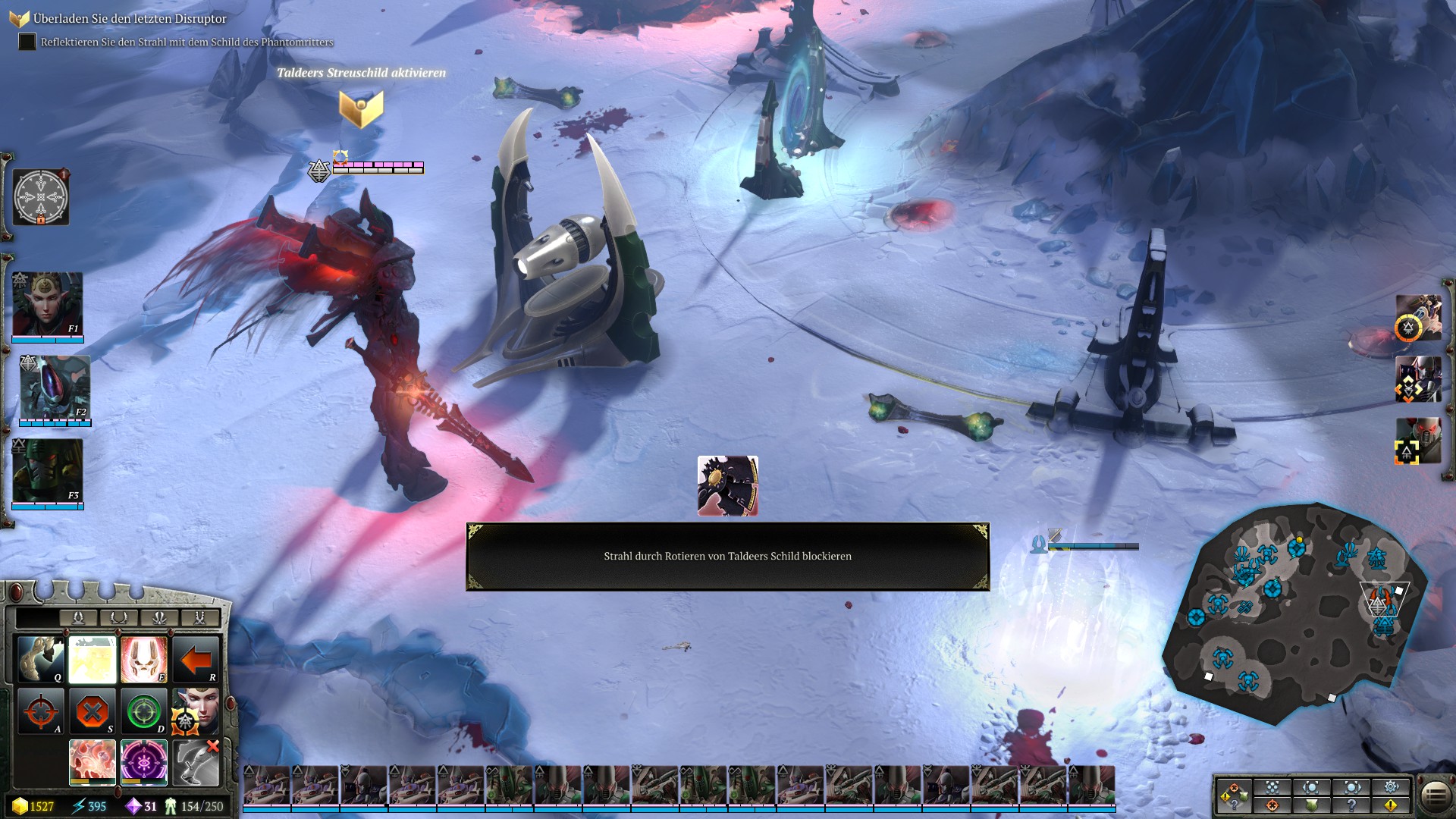Activate the E skull ability

143,659
